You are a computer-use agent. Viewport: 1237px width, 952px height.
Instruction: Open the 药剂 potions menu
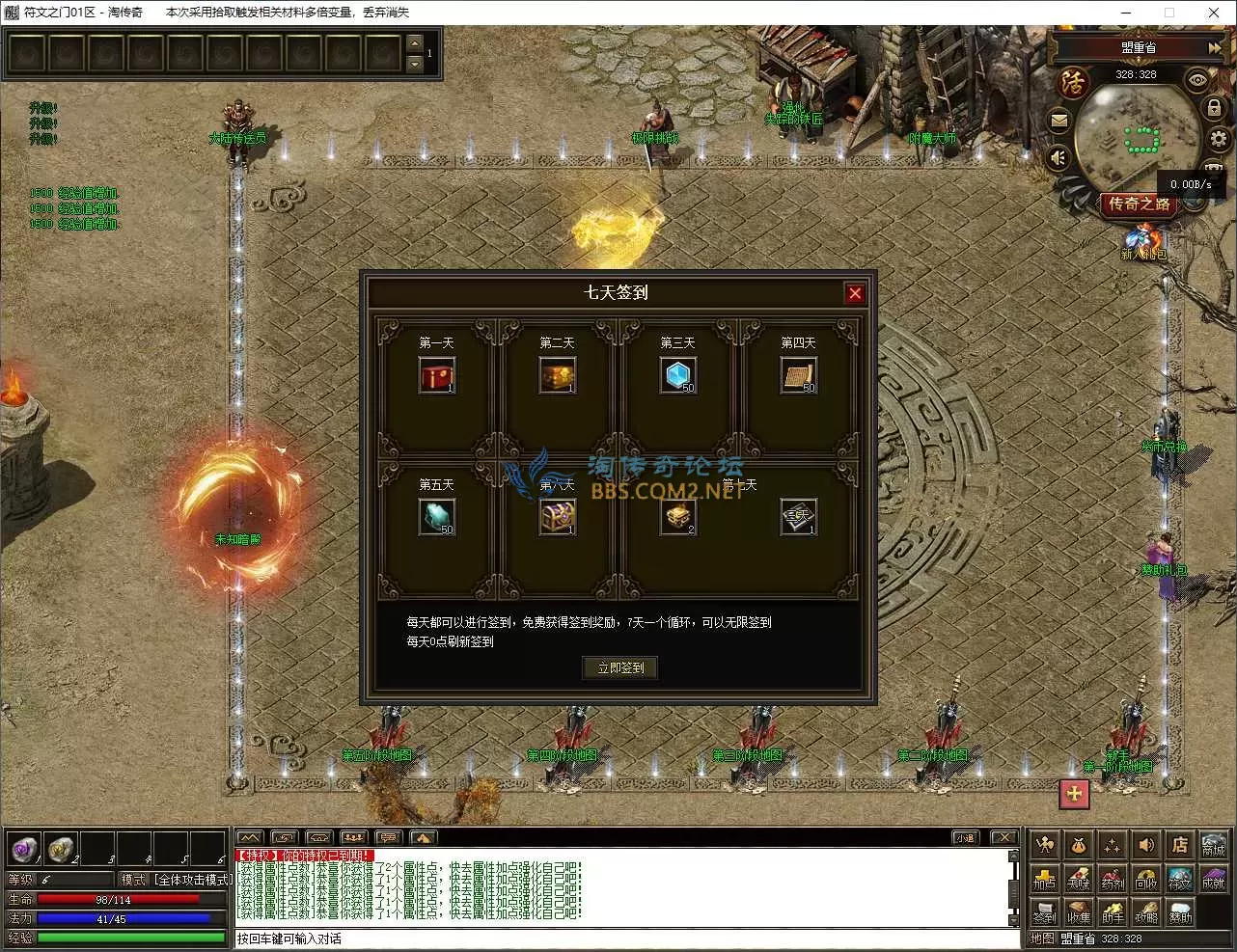(x=1112, y=878)
